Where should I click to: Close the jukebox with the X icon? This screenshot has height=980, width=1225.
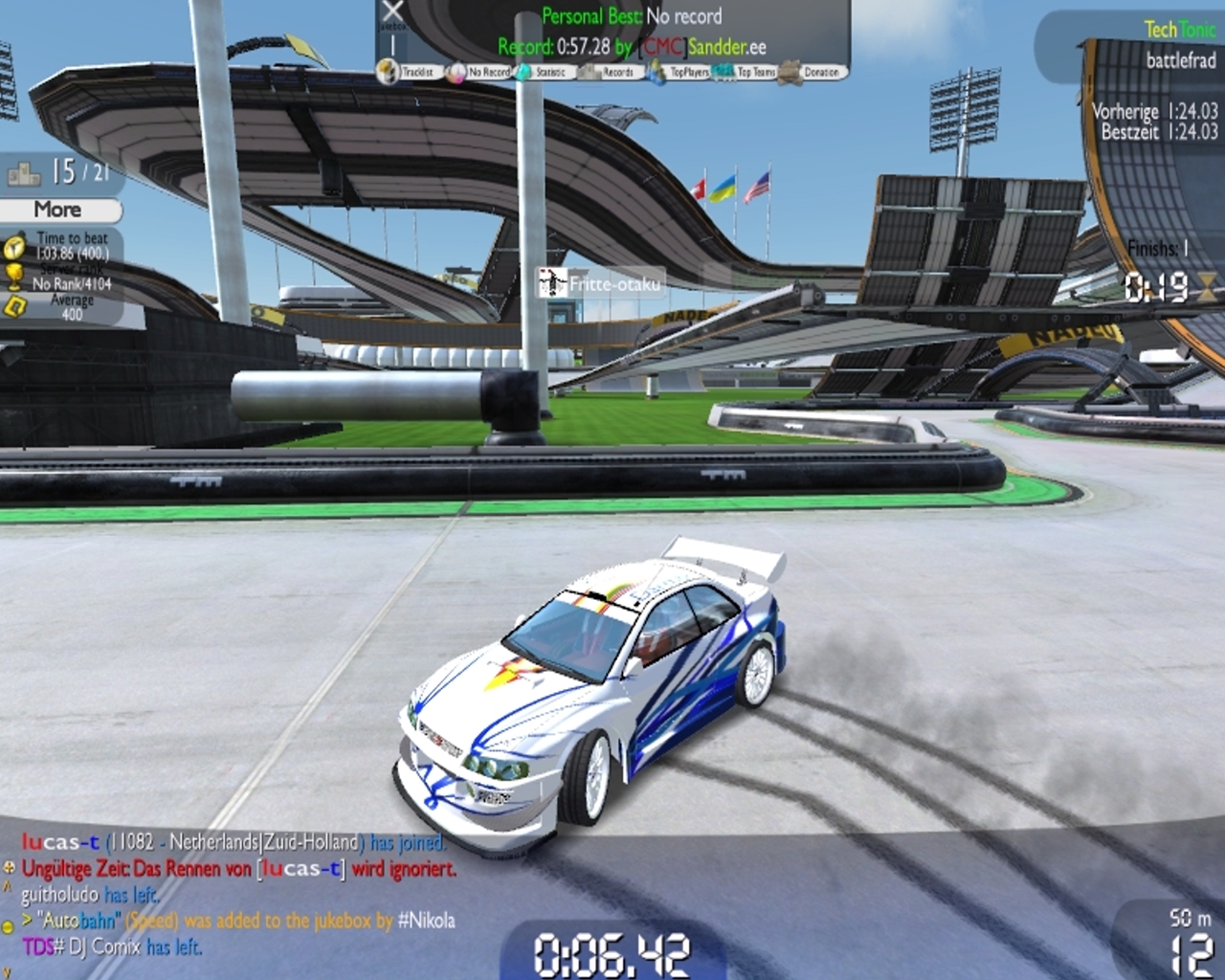pyautogui.click(x=392, y=12)
